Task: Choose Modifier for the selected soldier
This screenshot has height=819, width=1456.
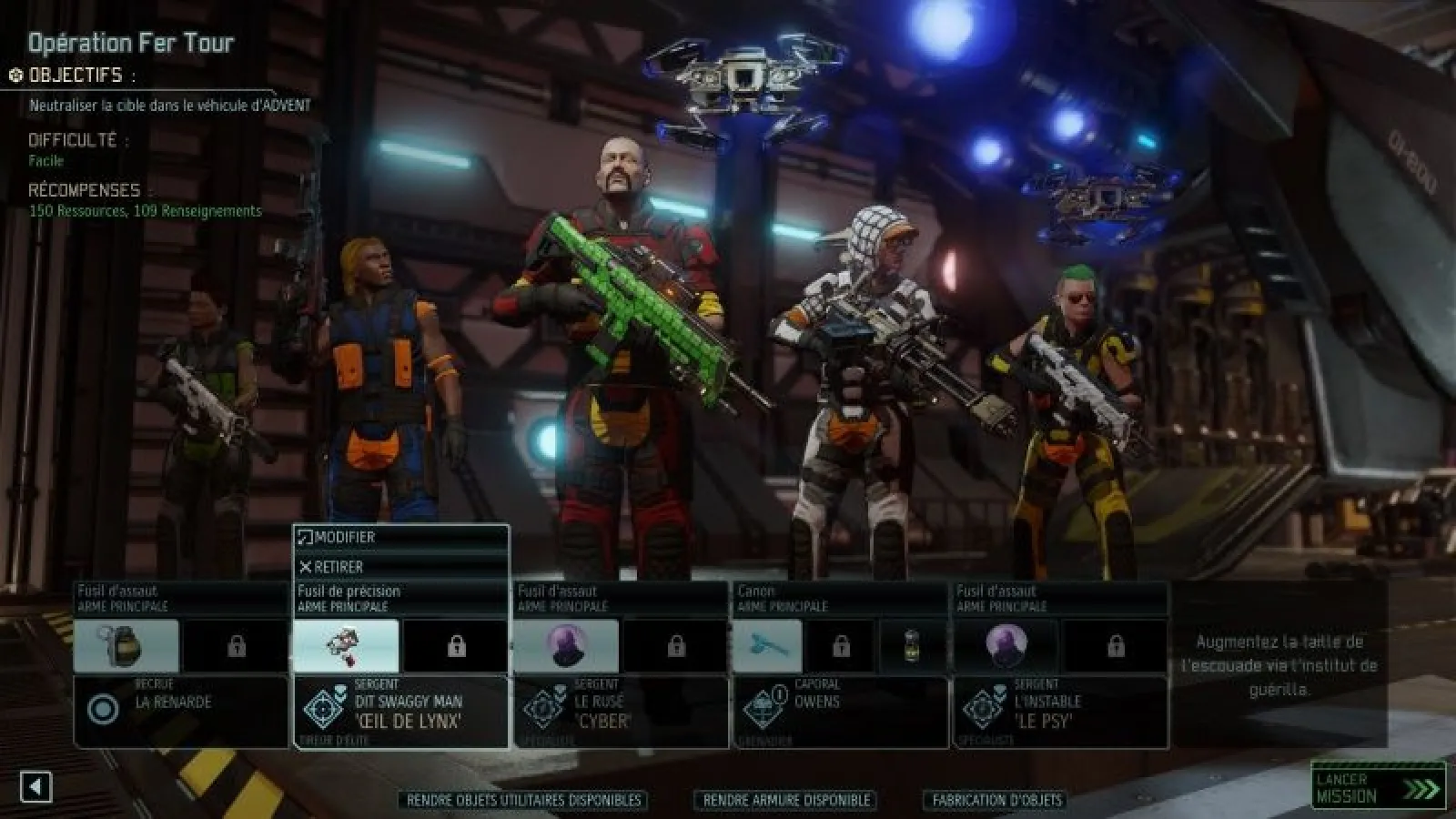Action: coord(400,538)
